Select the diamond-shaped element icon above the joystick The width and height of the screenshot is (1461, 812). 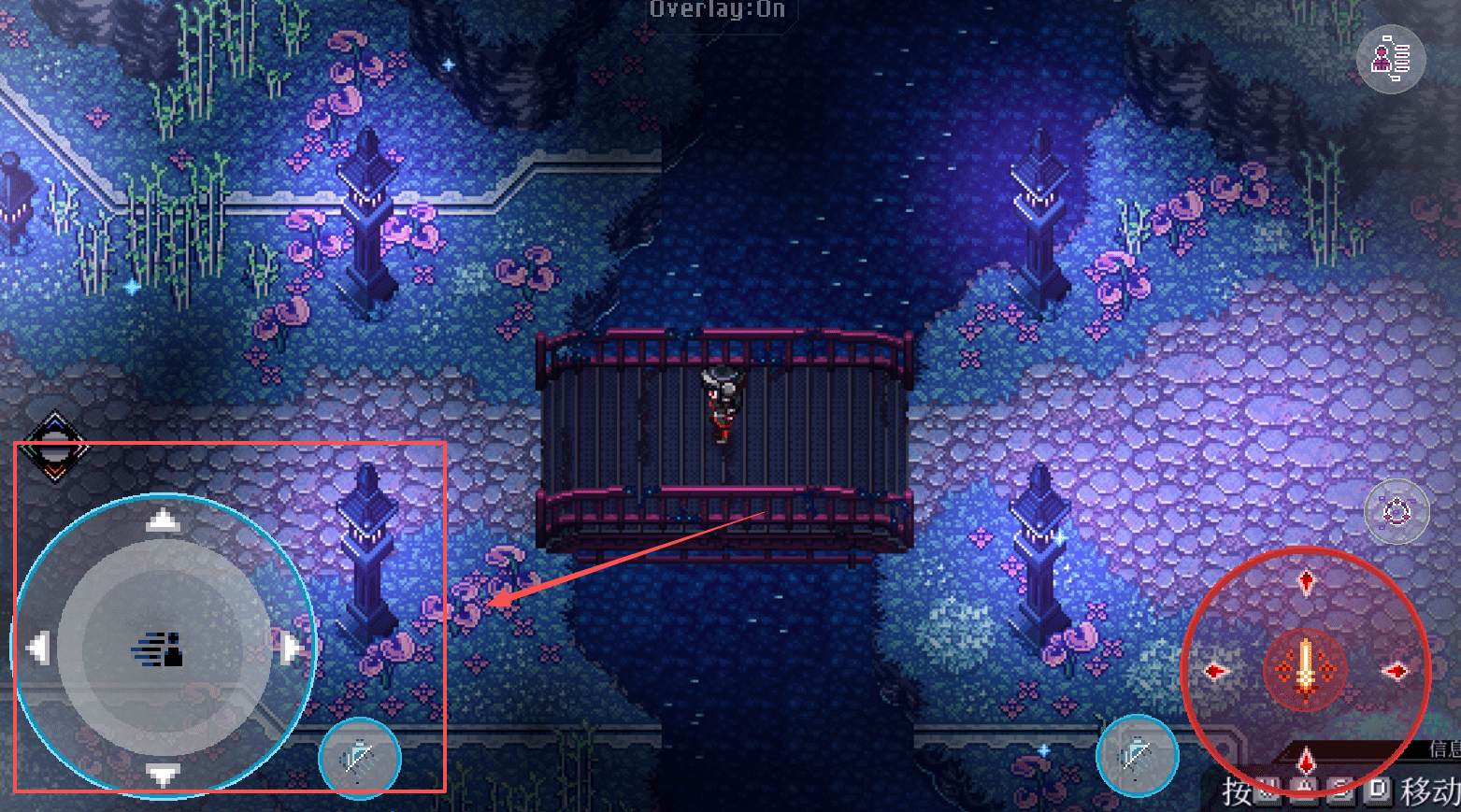[x=55, y=447]
